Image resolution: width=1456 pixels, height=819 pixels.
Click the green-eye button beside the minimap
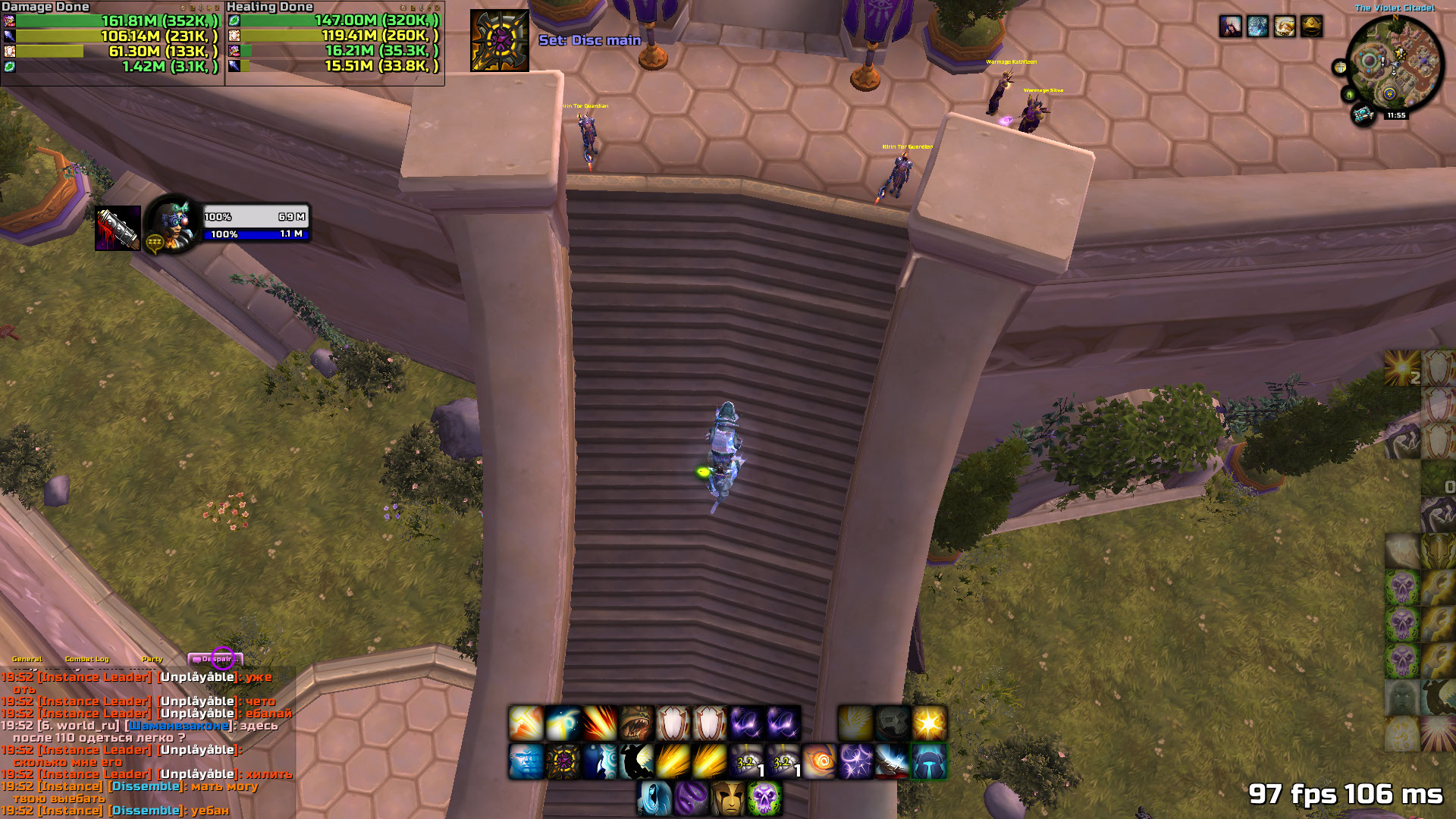pos(1349,94)
